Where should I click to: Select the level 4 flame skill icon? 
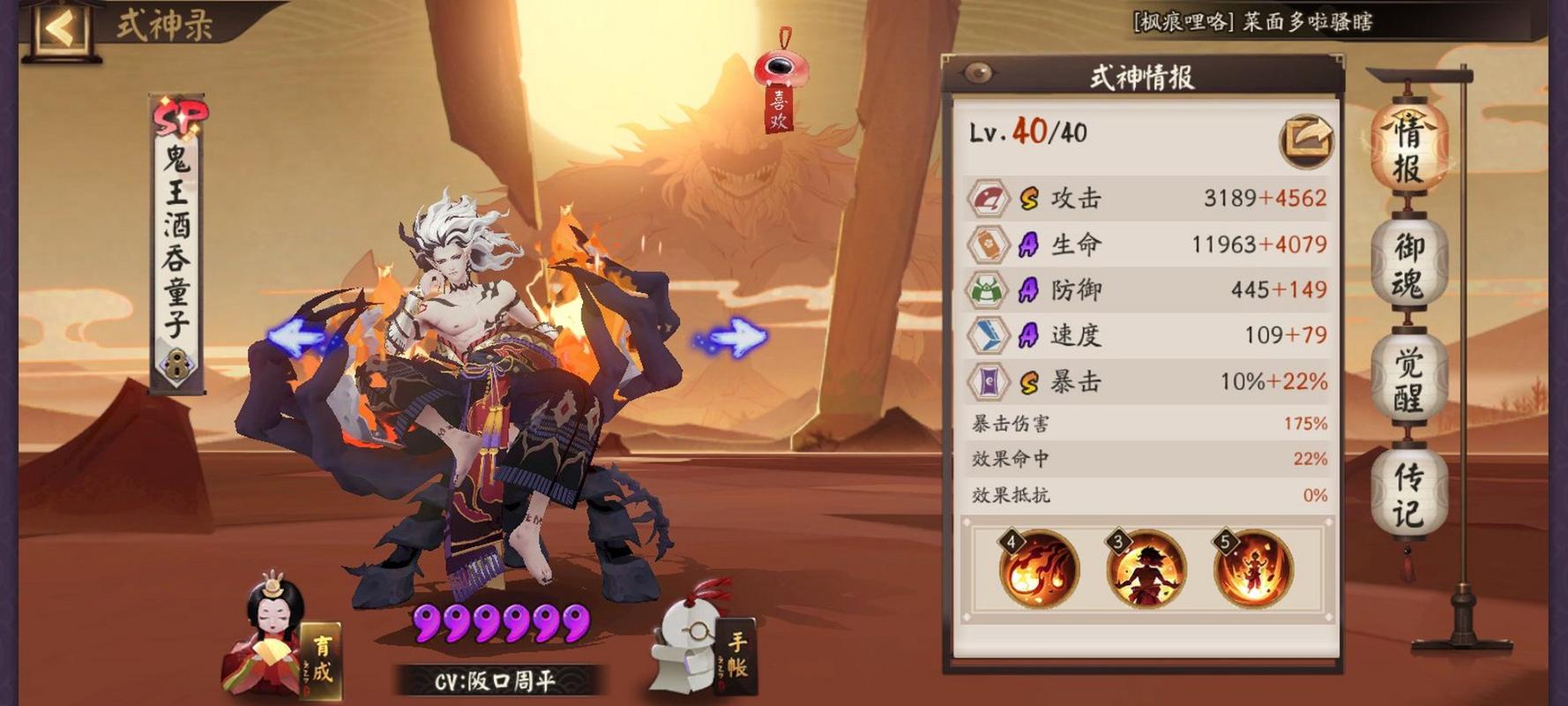click(x=1039, y=569)
